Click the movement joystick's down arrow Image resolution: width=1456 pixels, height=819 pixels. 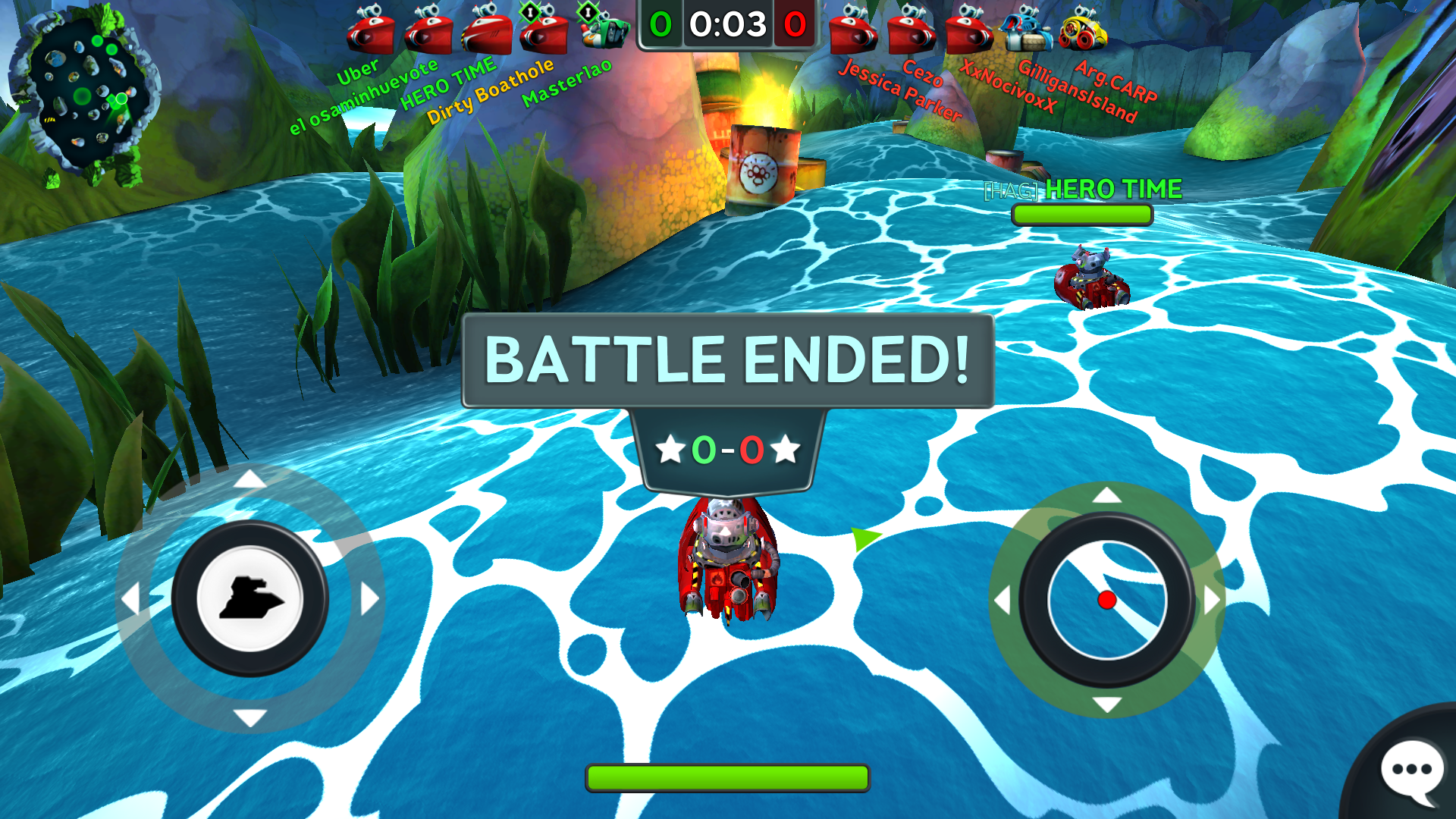tap(249, 717)
